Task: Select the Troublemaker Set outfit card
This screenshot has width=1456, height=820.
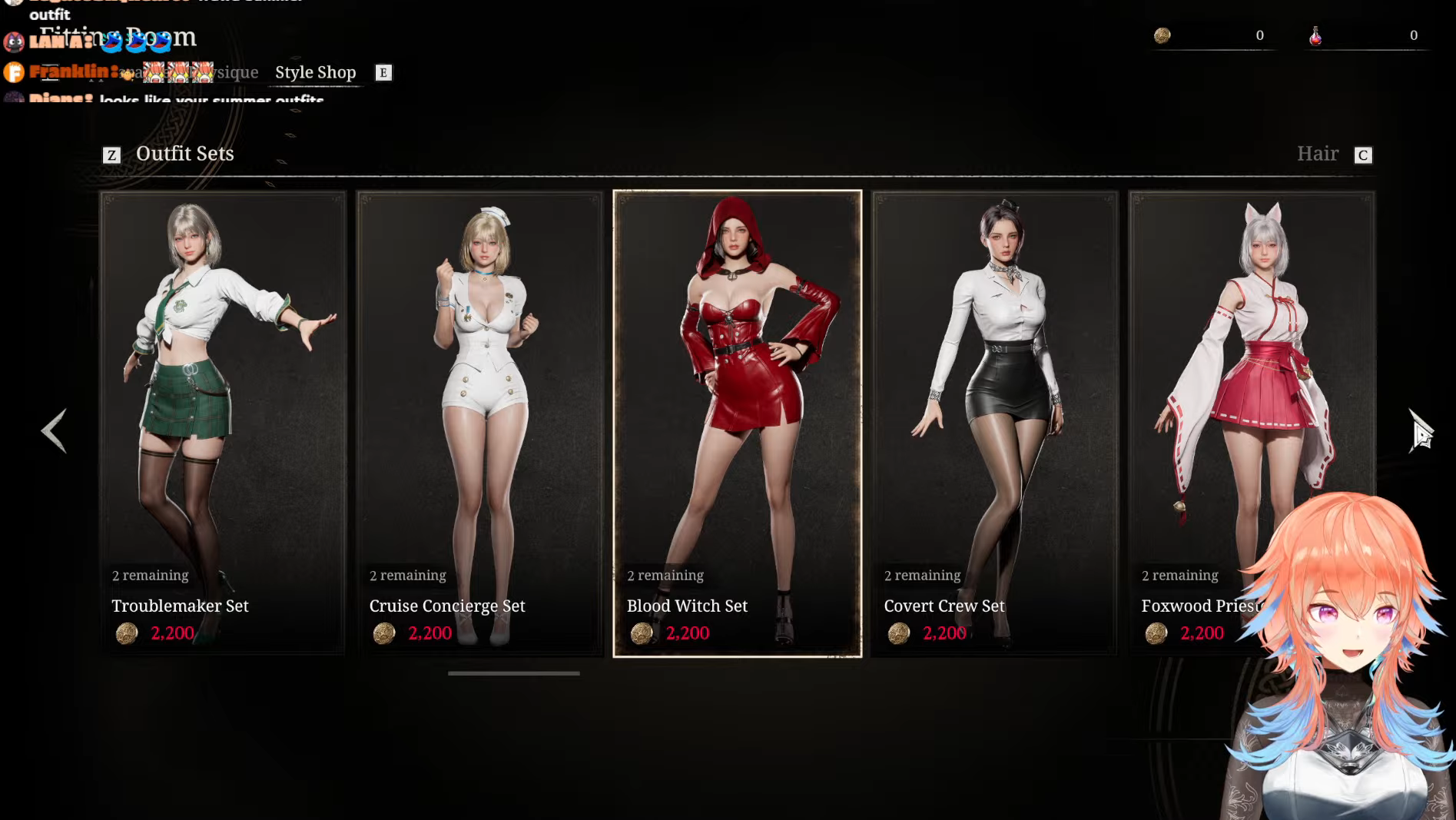Action: tap(223, 423)
